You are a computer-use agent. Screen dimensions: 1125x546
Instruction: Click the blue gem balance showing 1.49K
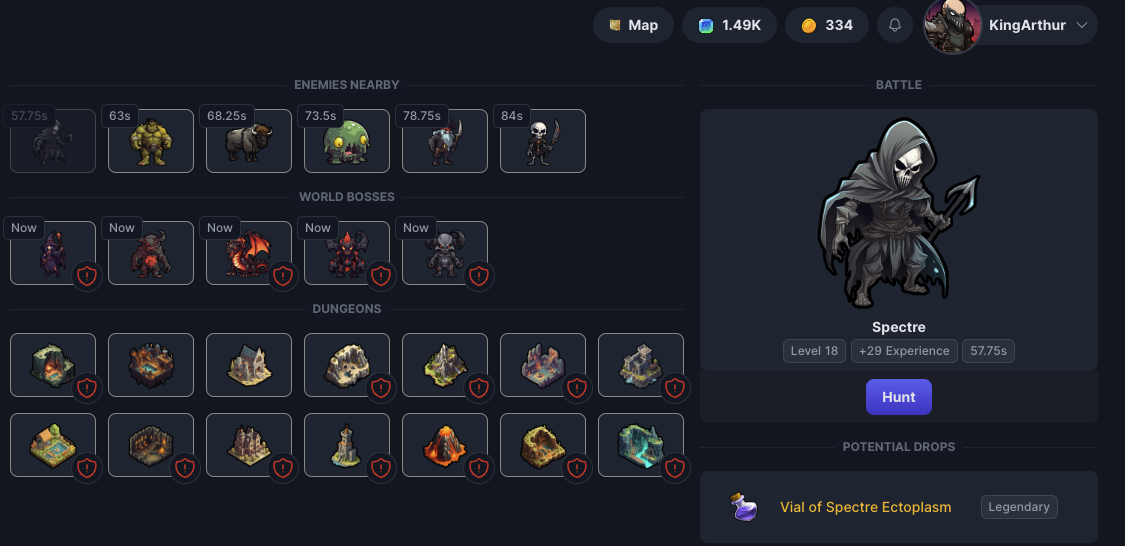[x=730, y=25]
